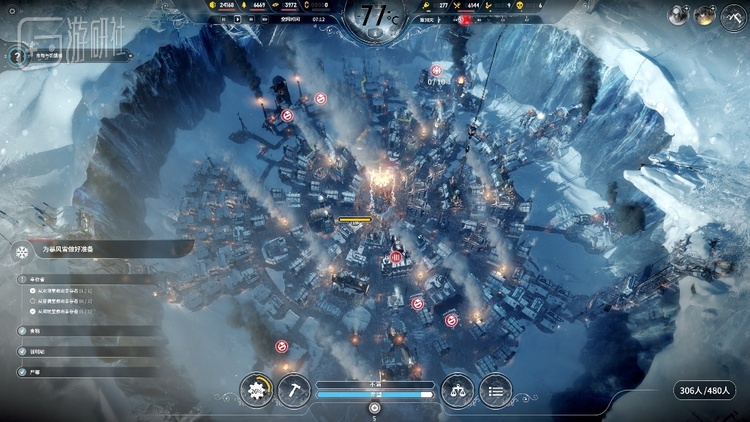
Task: Open the economy list button
Action: [x=495, y=389]
